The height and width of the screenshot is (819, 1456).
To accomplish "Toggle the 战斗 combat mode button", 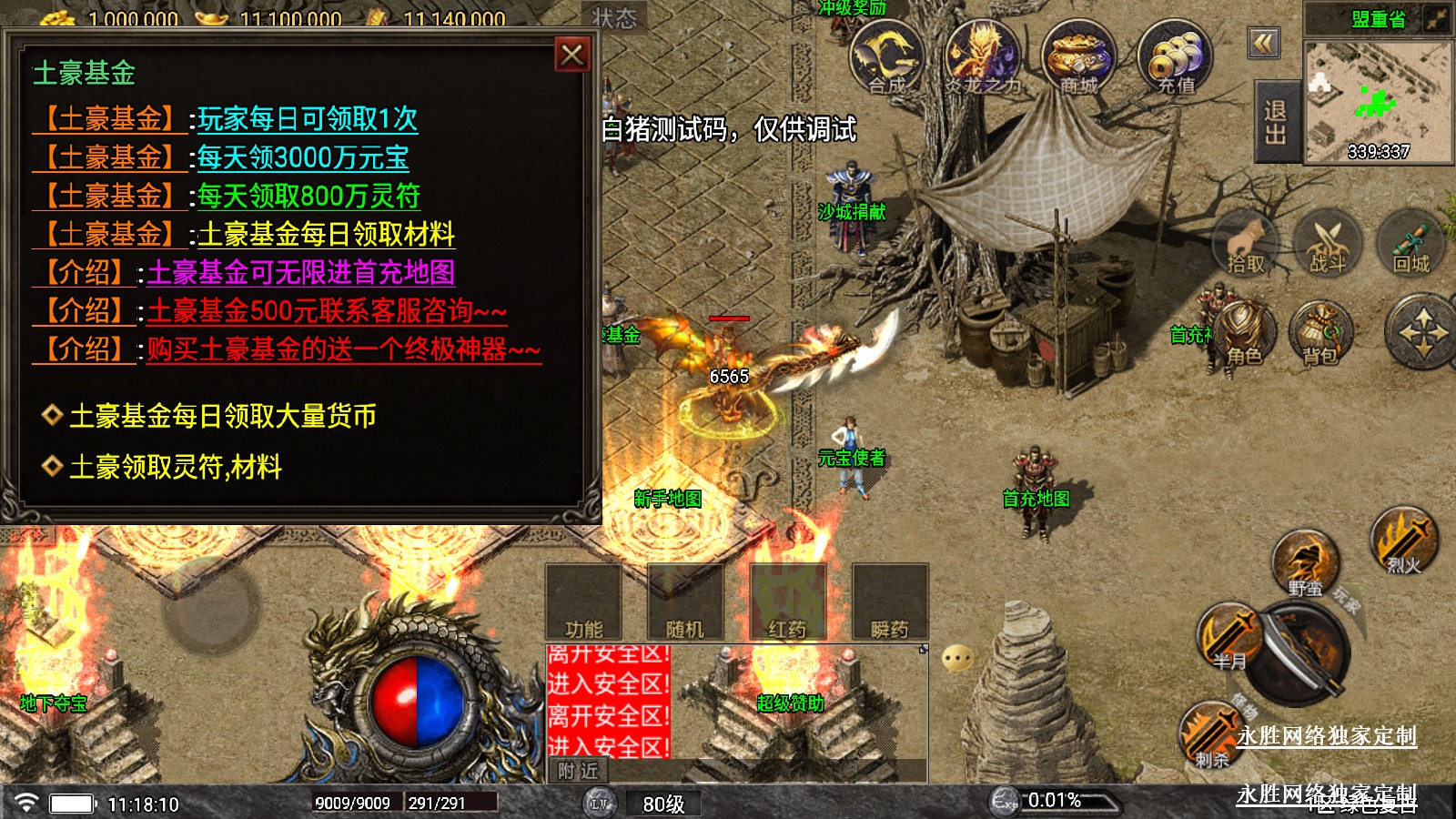I will [1327, 243].
